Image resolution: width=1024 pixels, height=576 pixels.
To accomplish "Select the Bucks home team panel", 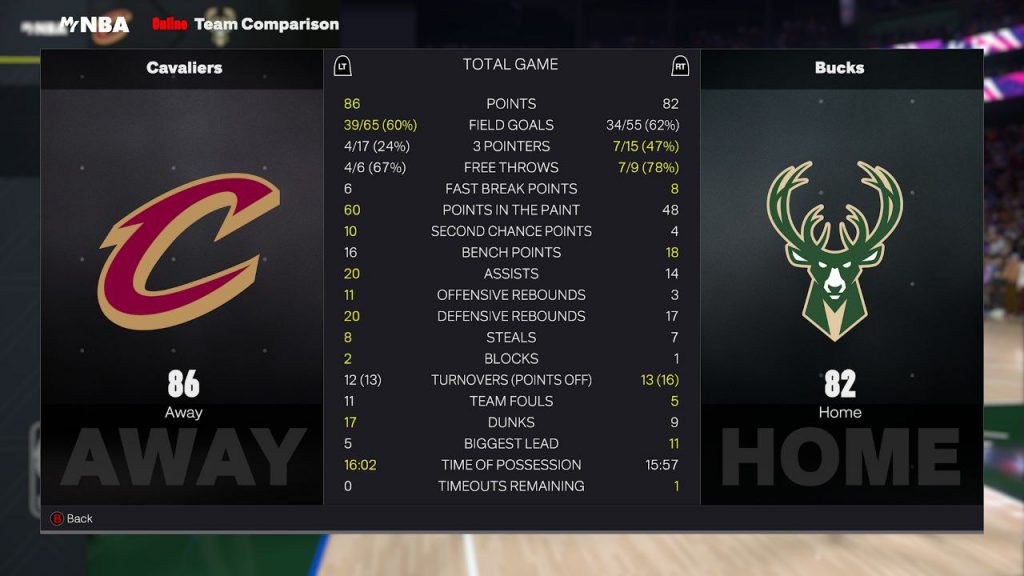I will (x=840, y=275).
